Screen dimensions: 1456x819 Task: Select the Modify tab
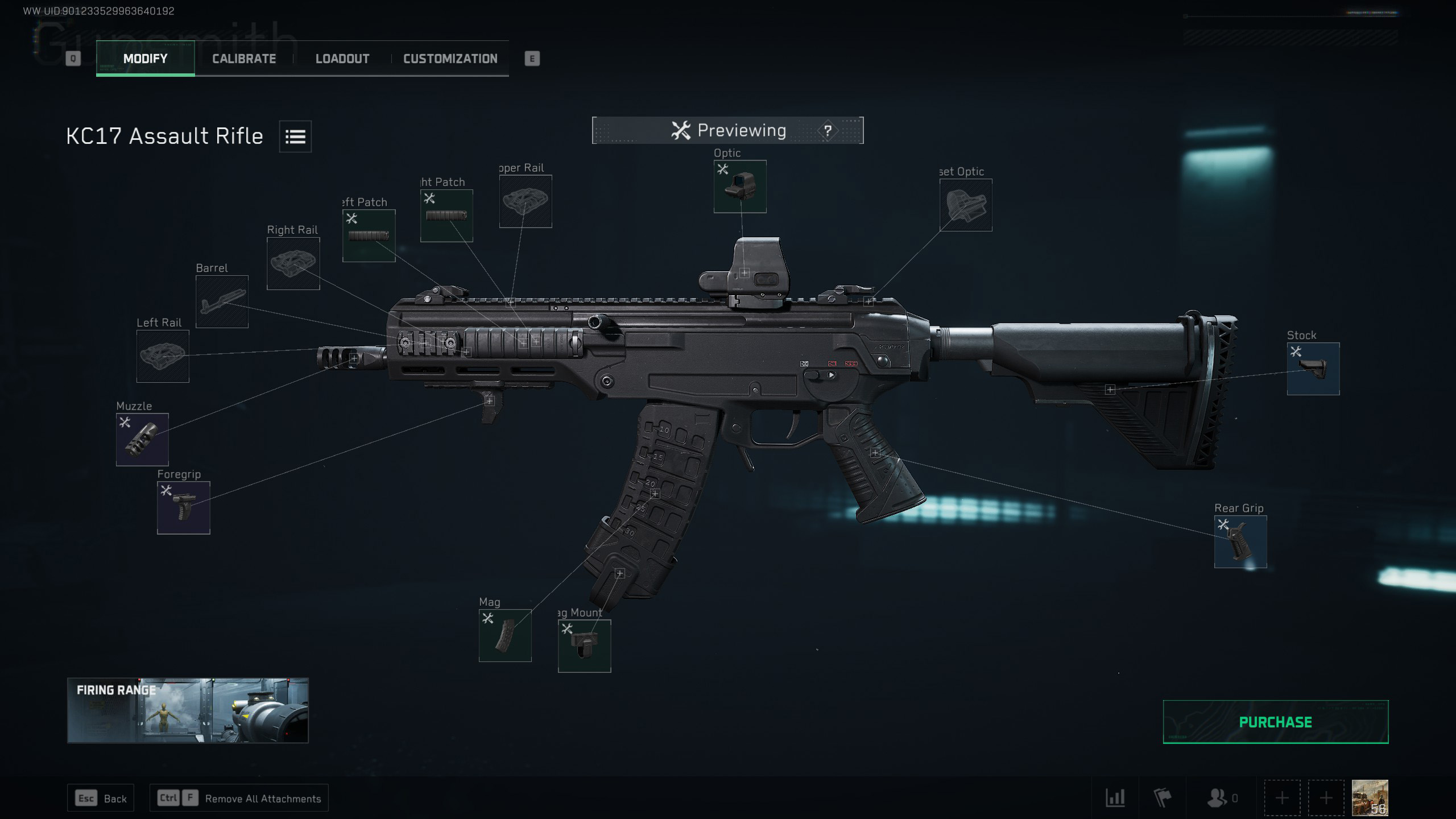[145, 59]
